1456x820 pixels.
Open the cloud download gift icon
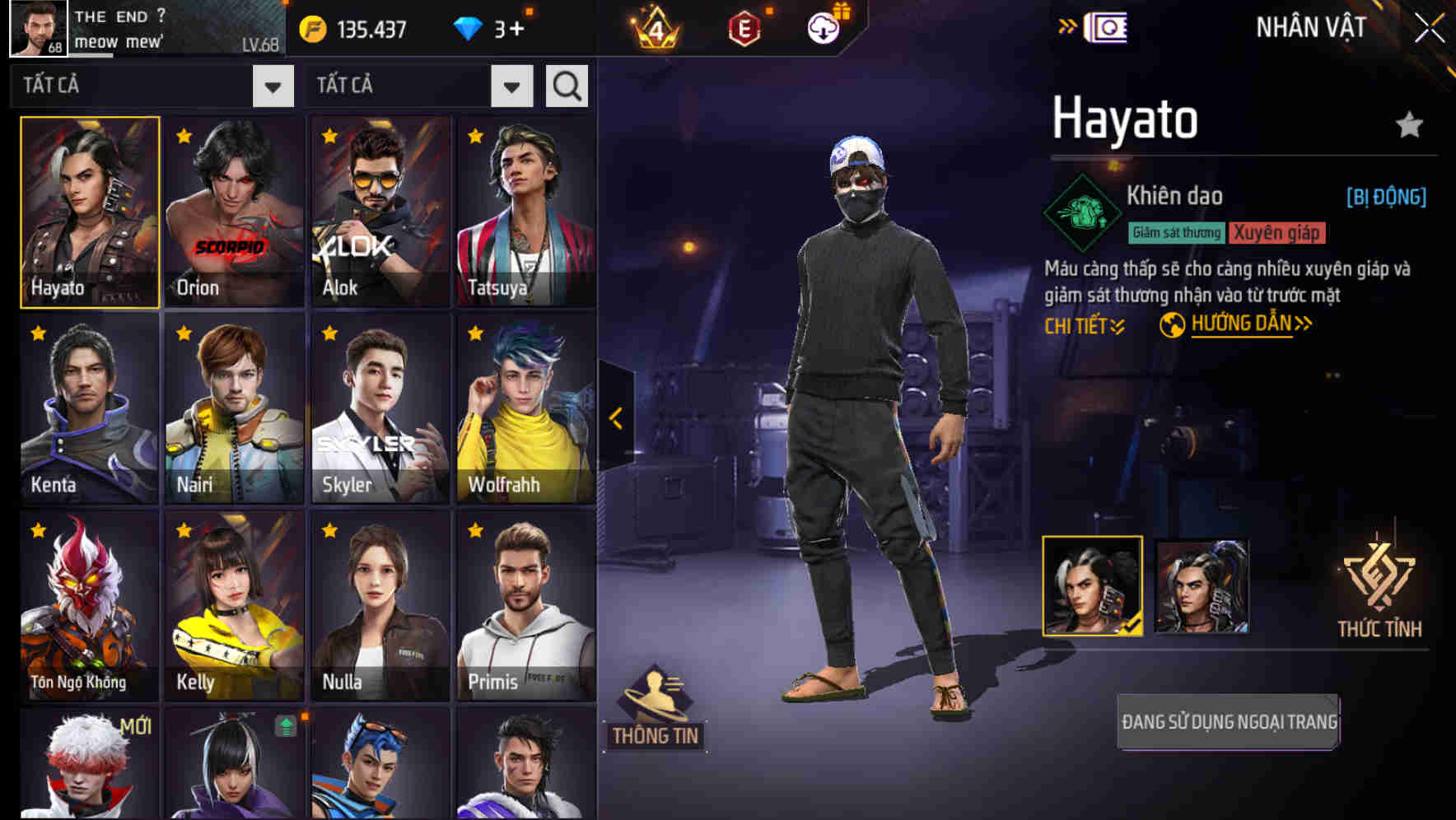click(x=824, y=29)
